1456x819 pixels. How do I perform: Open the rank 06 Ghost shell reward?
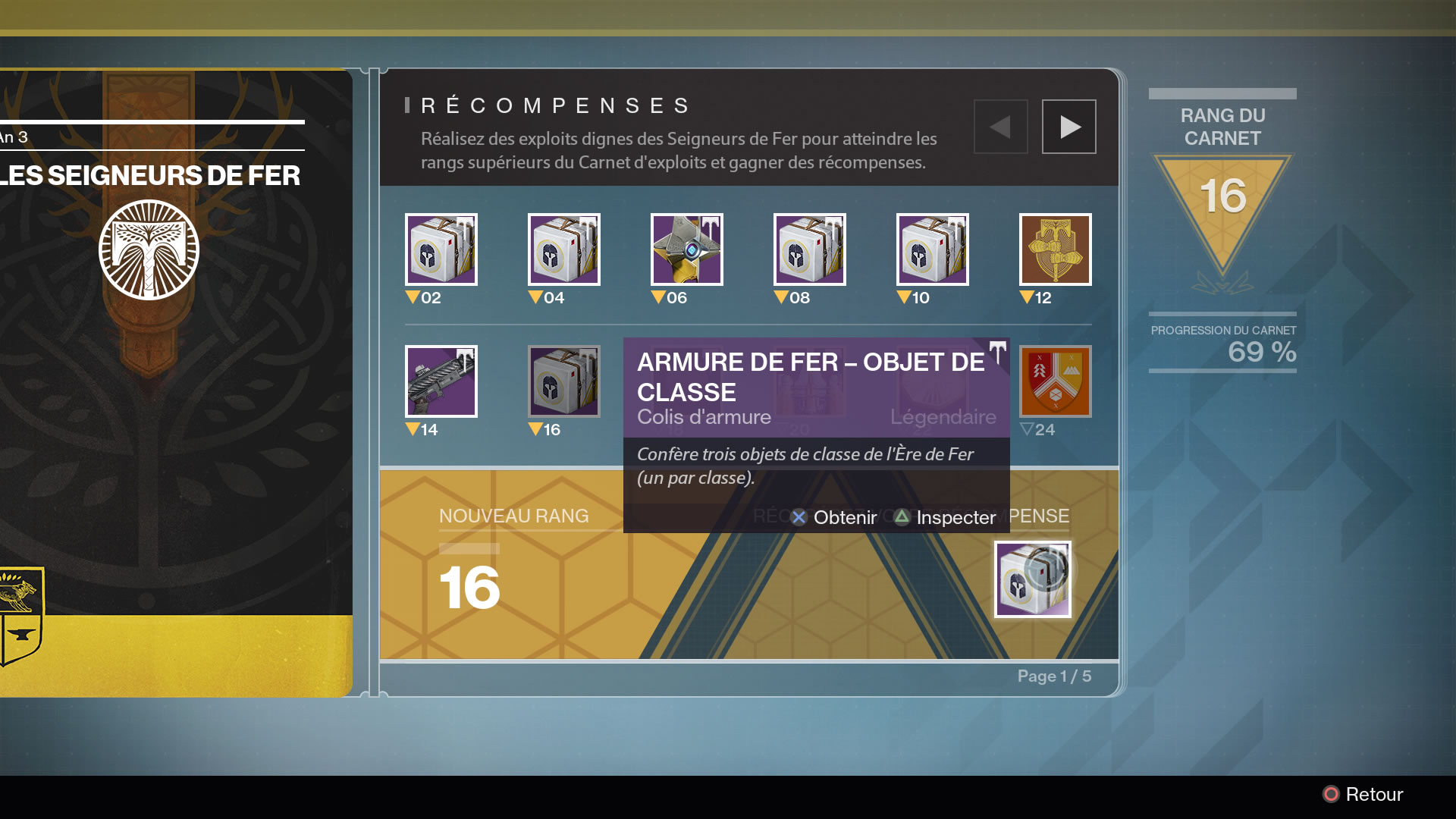(686, 249)
